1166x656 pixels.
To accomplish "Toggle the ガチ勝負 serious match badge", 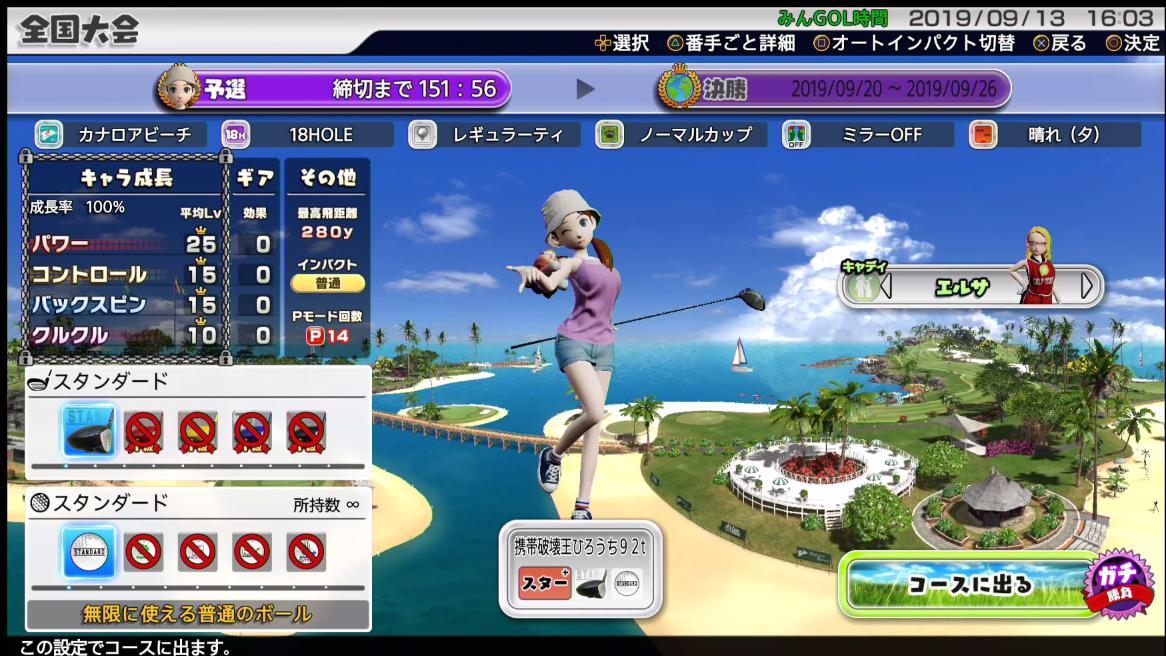I will [x=1118, y=581].
